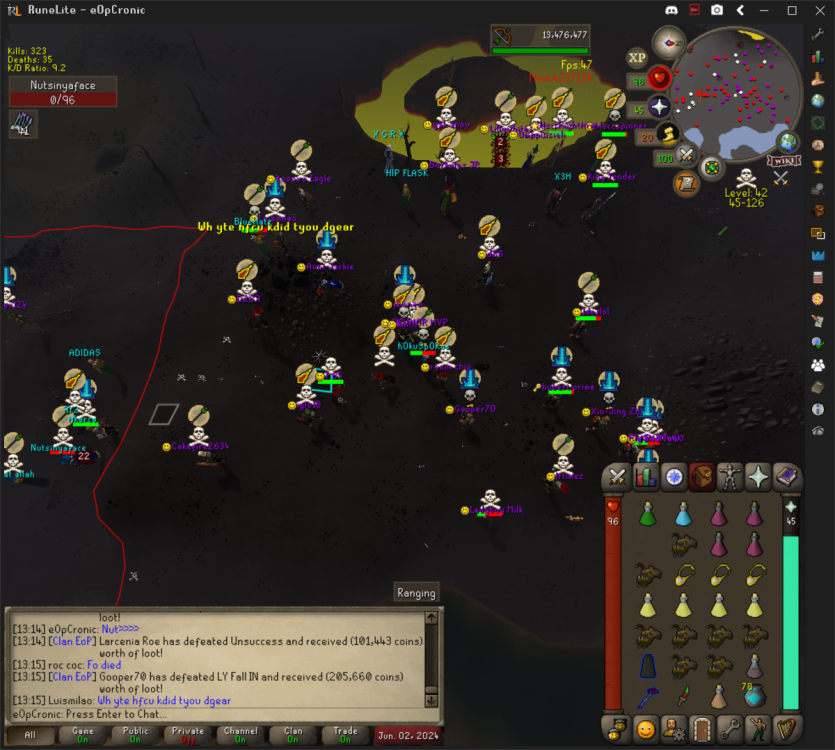Open the Spellbook tab
Screen dimensions: 835x750
point(786,477)
